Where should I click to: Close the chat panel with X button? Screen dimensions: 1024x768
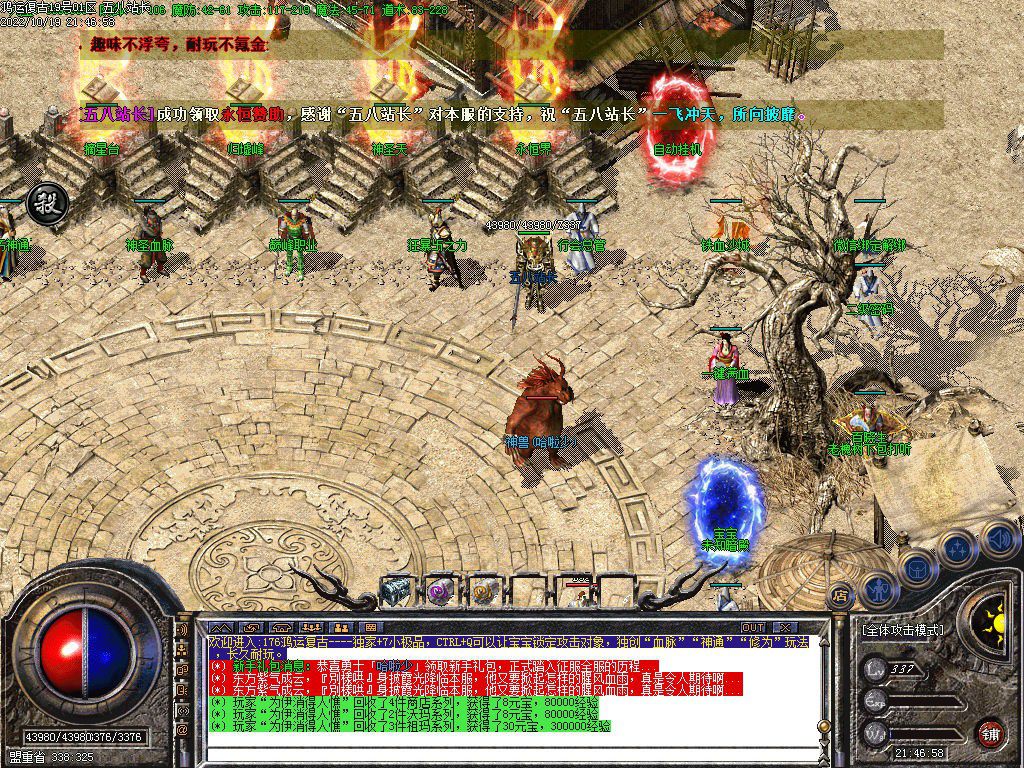(x=785, y=627)
